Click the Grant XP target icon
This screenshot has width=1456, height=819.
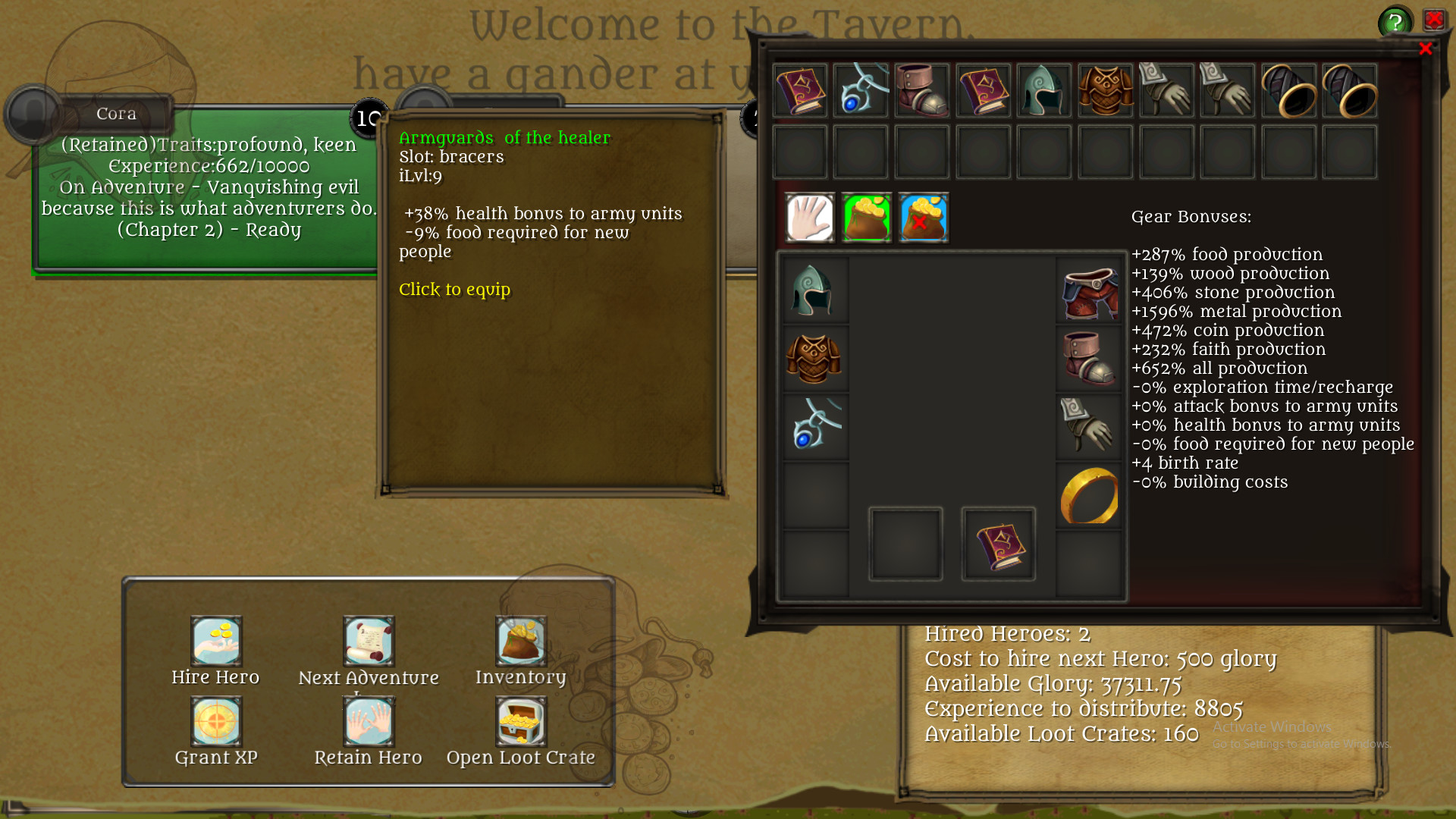click(x=216, y=721)
